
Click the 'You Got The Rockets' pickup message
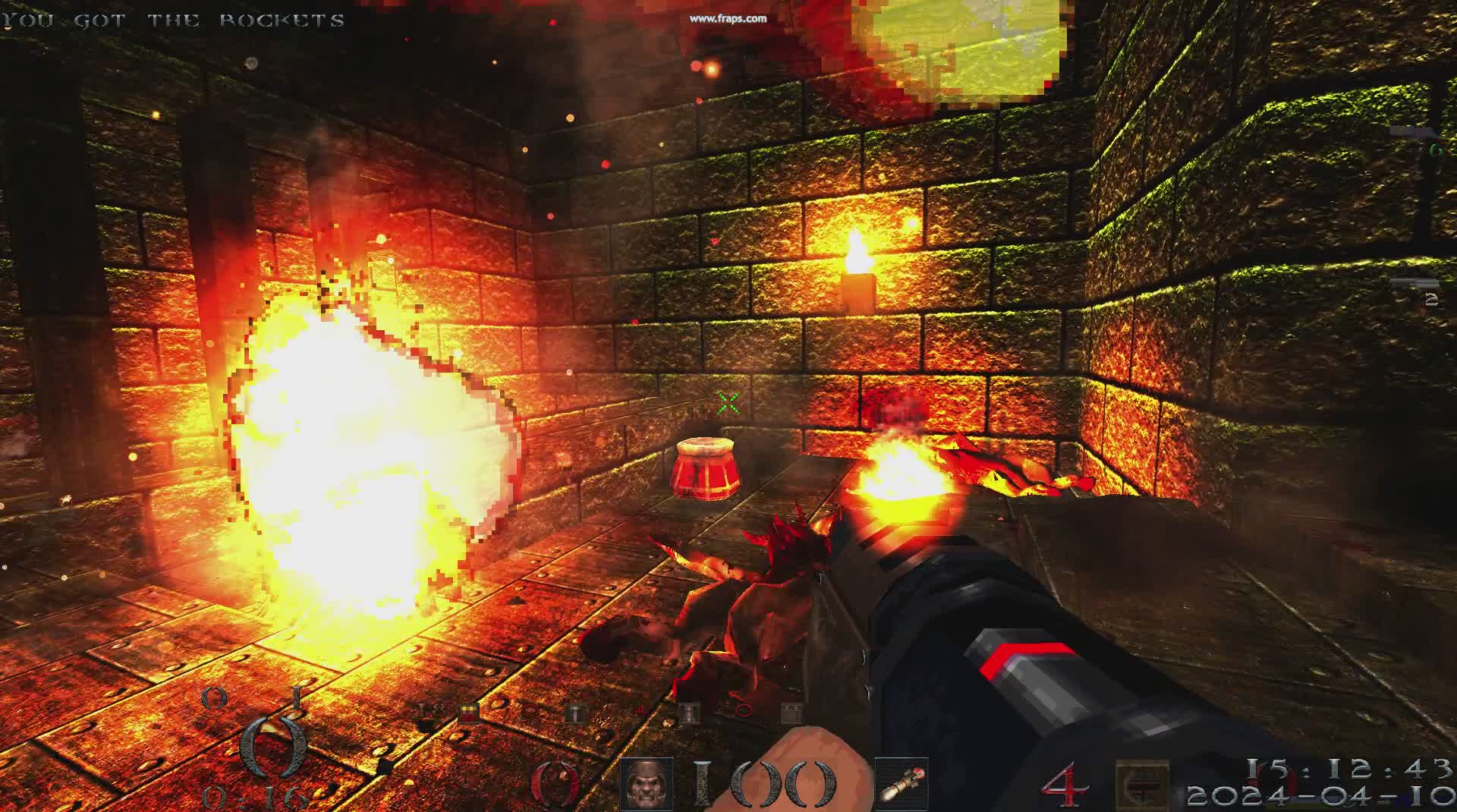point(171,20)
